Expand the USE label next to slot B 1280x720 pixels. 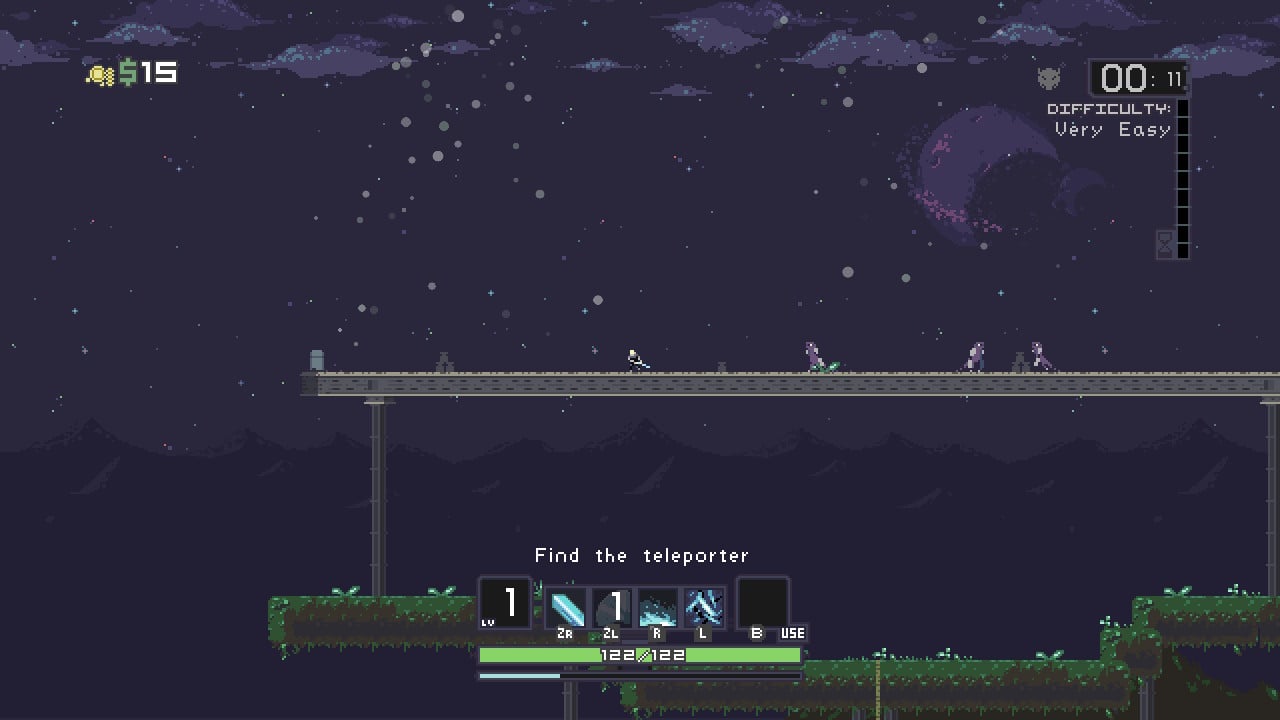pos(792,633)
